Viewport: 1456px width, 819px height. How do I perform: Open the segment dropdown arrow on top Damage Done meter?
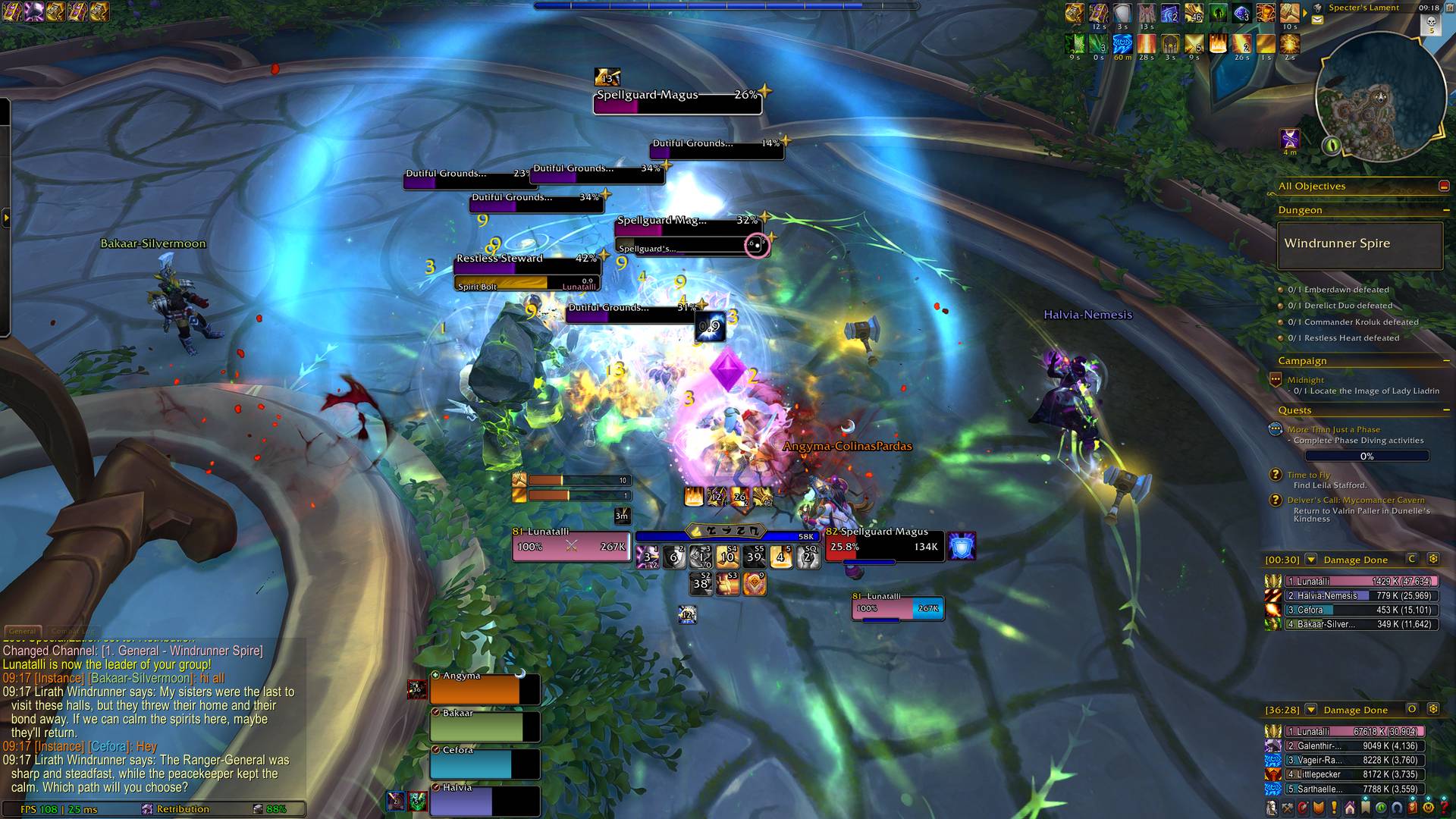(x=1310, y=560)
